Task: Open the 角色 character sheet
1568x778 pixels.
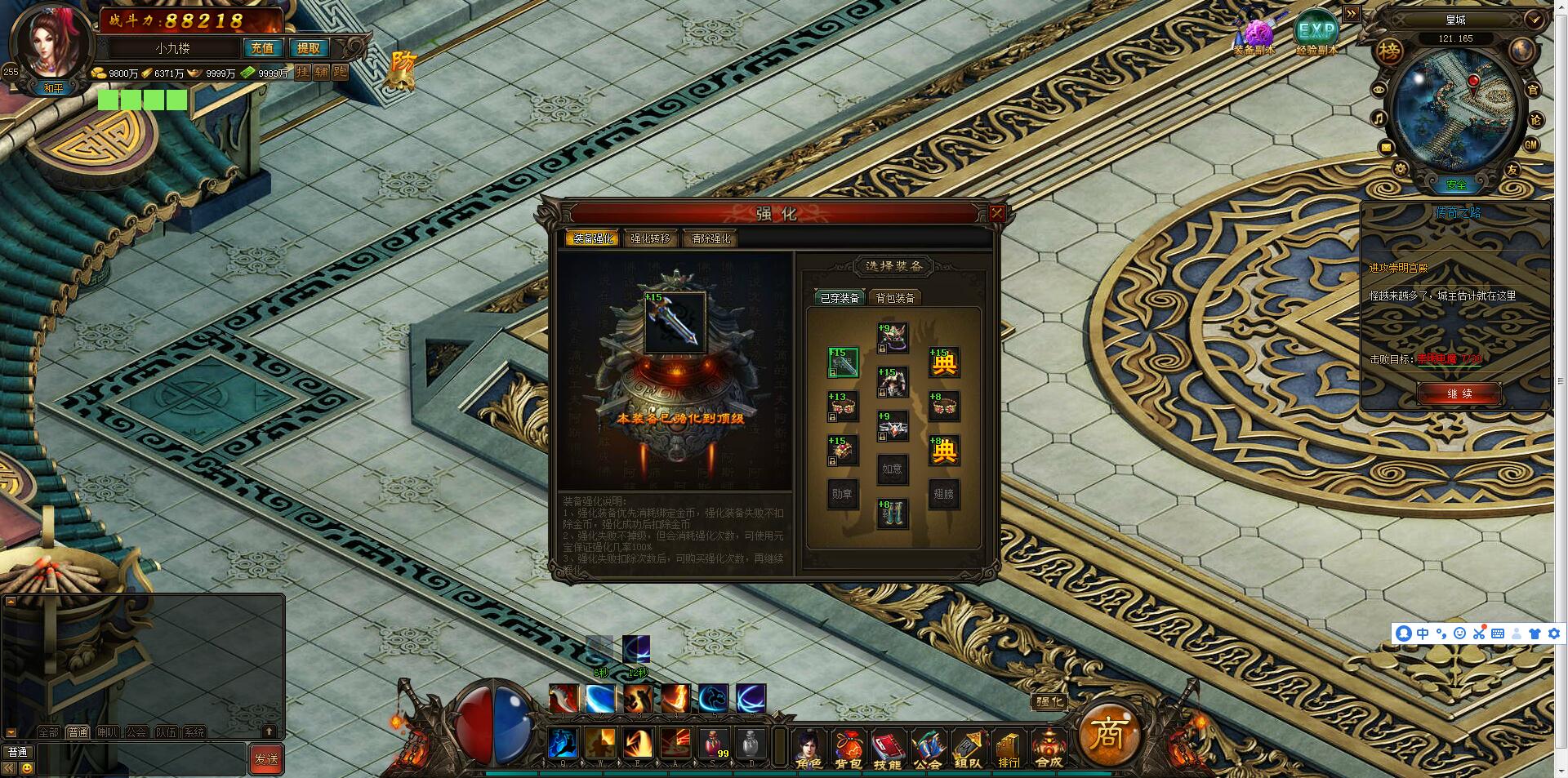Action: [808, 747]
